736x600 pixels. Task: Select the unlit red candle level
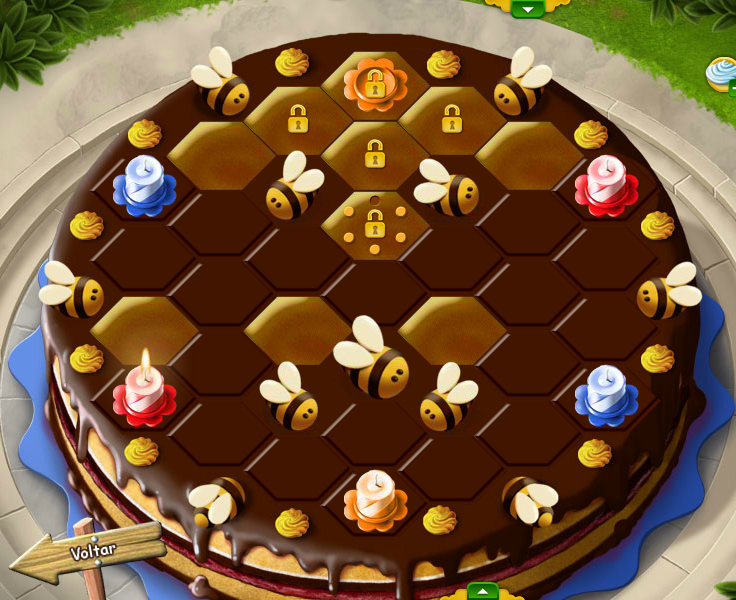606,185
